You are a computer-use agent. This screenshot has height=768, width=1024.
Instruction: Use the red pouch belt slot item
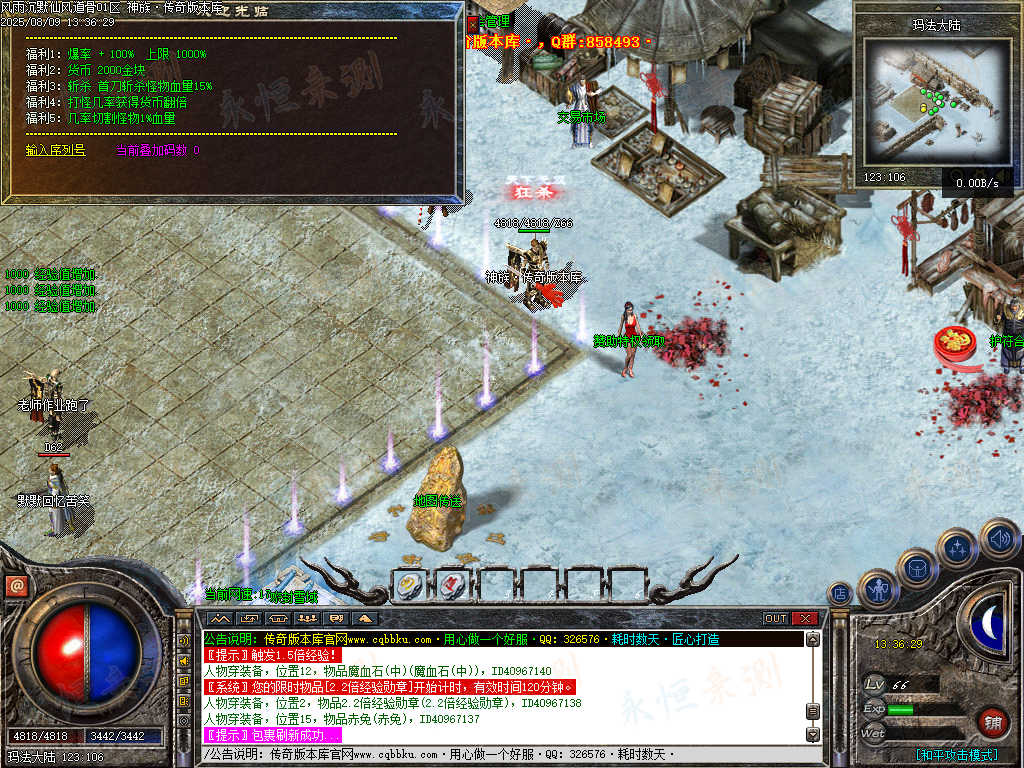pos(452,585)
